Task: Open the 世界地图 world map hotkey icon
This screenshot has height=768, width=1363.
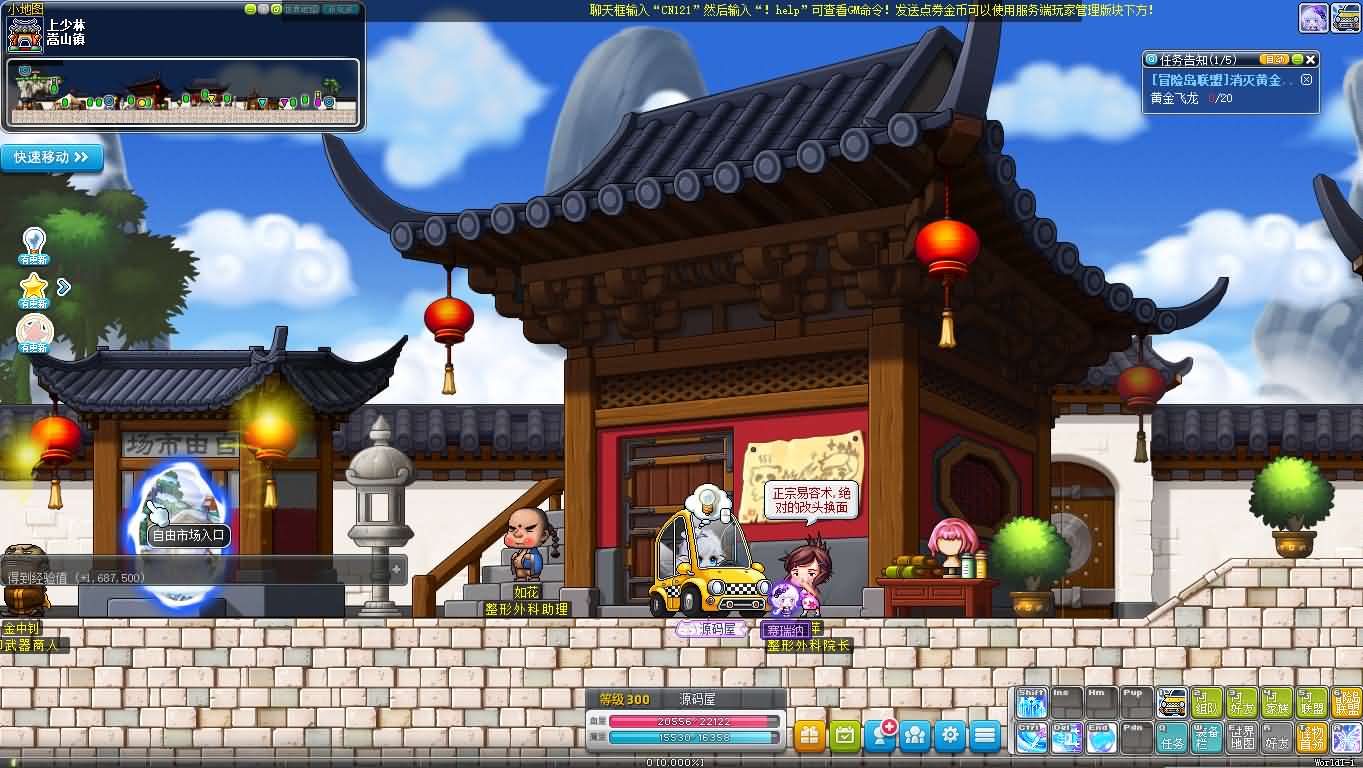Action: (1242, 738)
